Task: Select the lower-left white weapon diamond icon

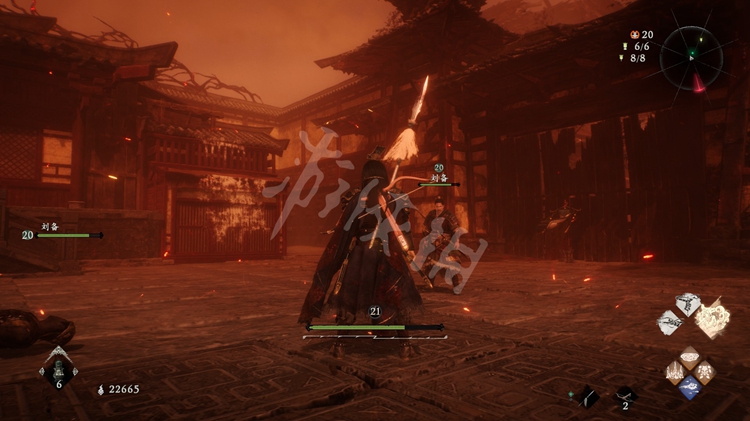Action: click(670, 323)
